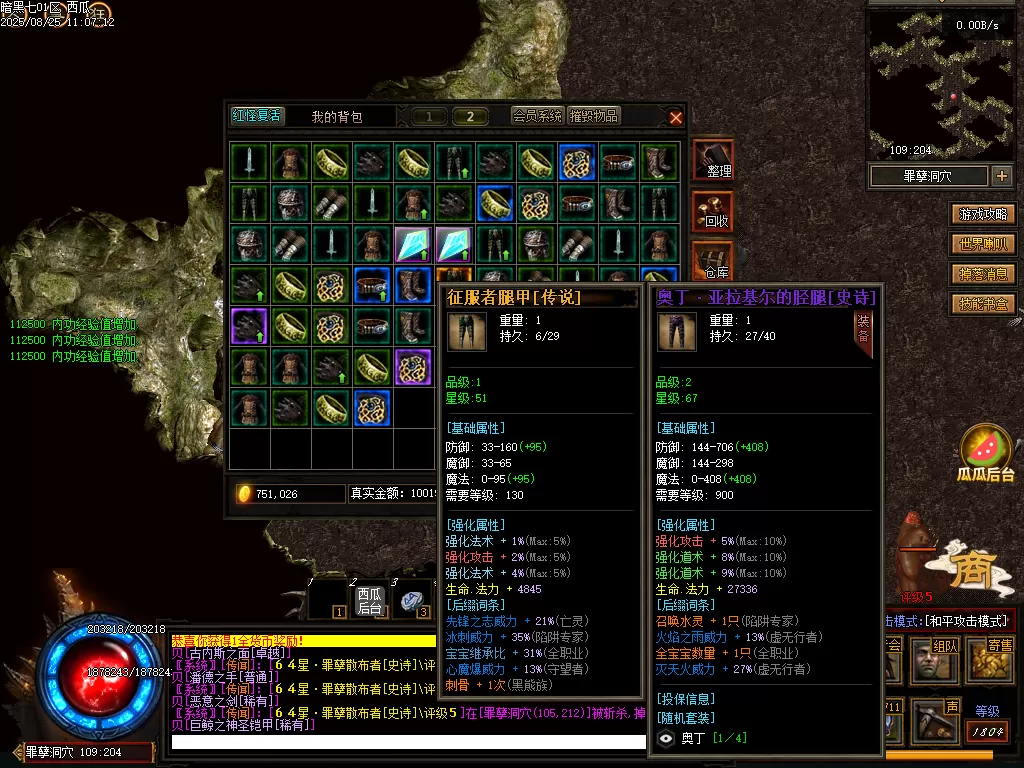Close the backpack window
This screenshot has width=1024, height=768.
(676, 117)
